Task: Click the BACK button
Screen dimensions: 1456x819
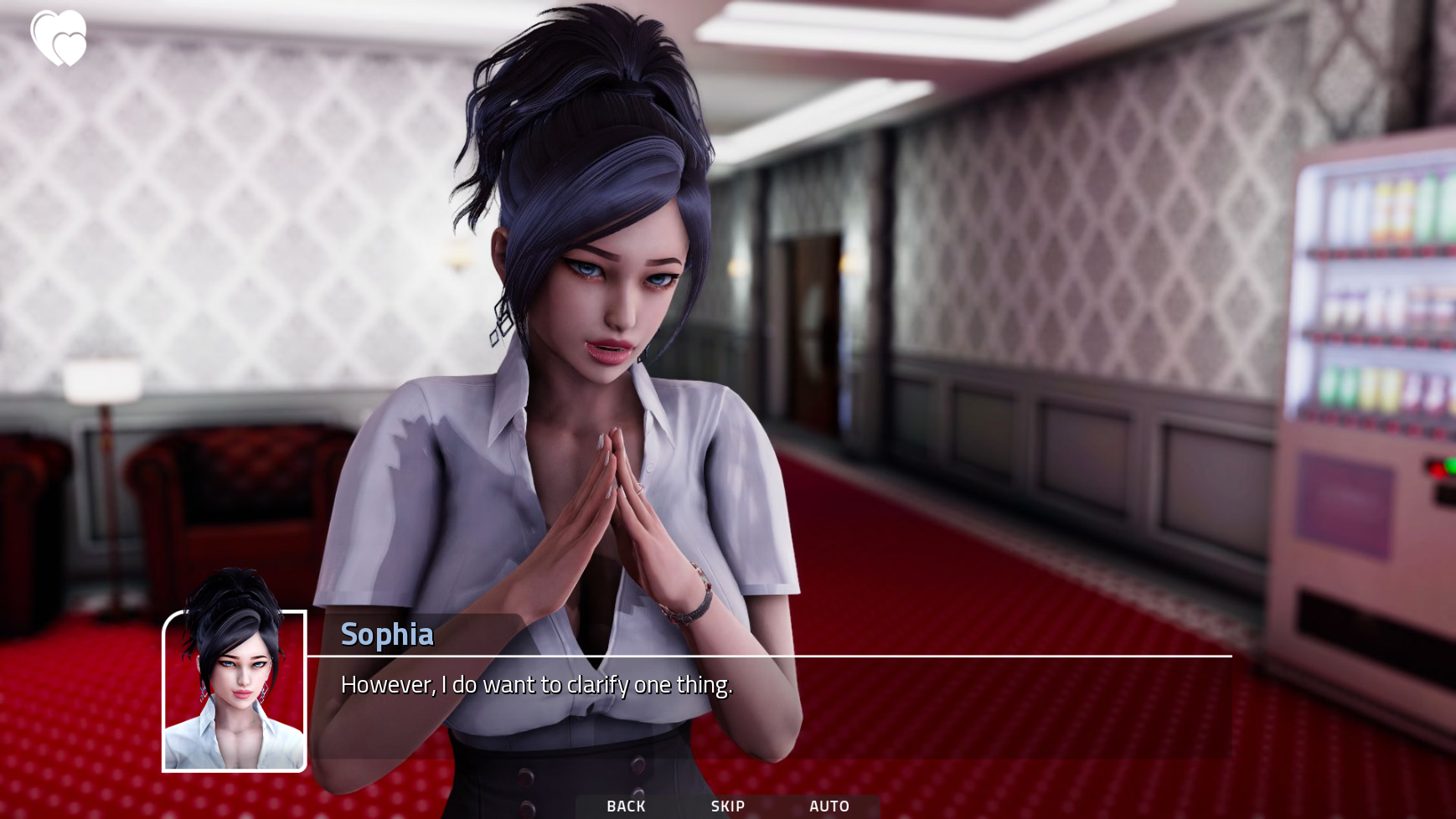Action: (626, 806)
